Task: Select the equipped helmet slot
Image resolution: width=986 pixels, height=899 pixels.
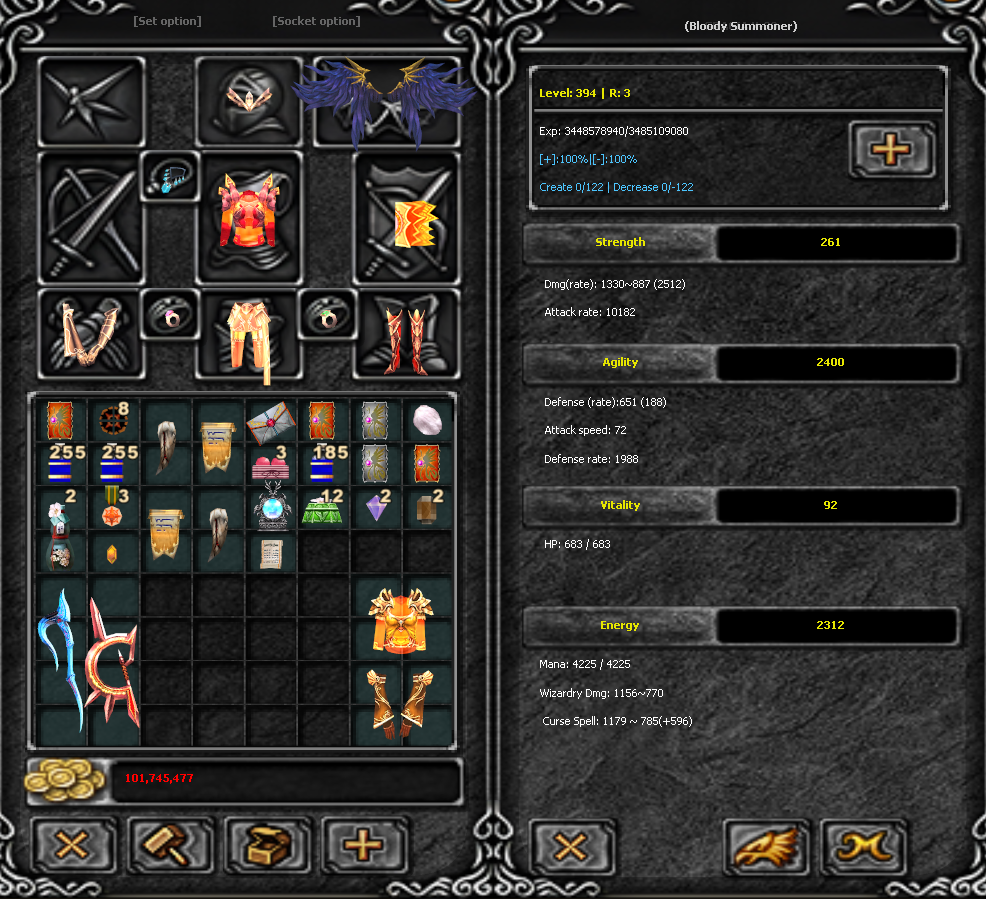Action: (247, 101)
